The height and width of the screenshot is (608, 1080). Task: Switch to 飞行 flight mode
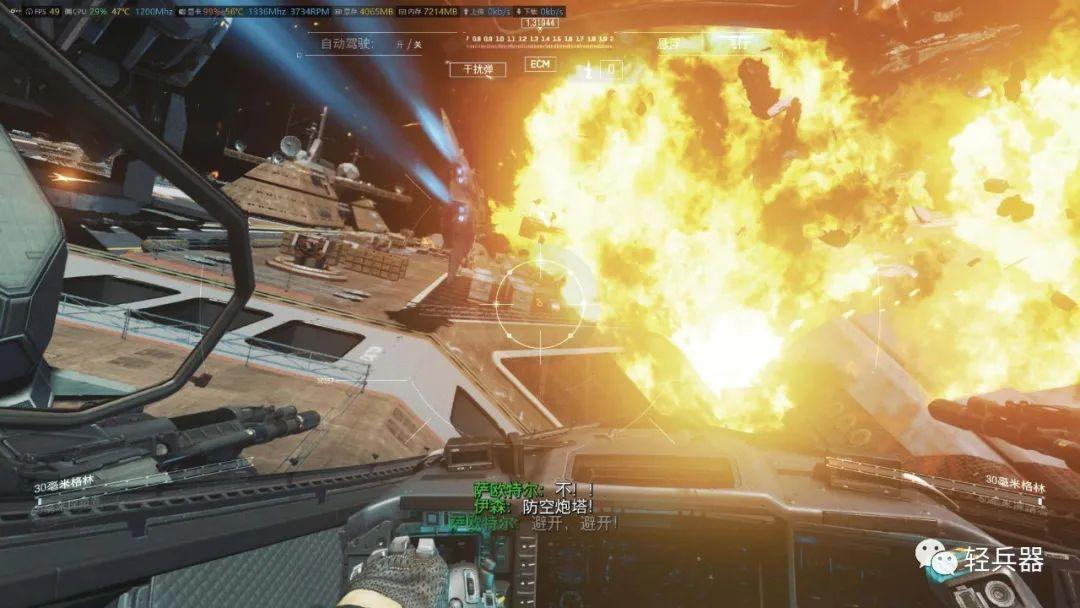tap(740, 44)
